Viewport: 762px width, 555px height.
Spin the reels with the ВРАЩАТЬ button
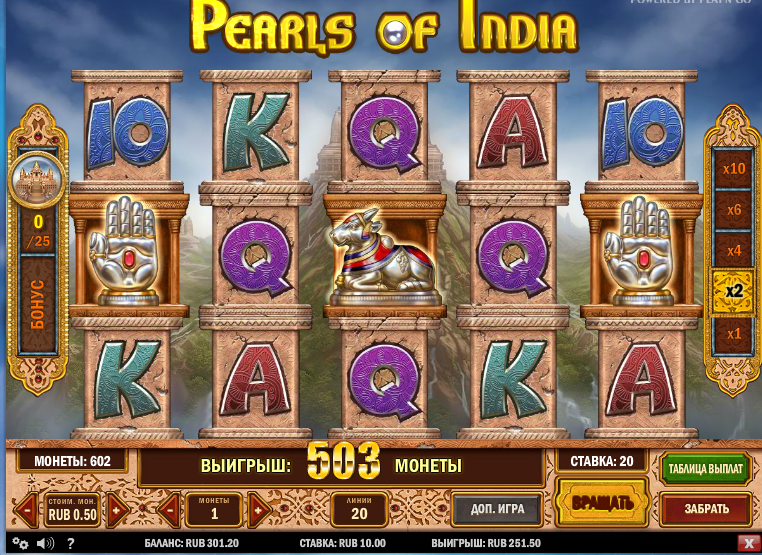[602, 502]
